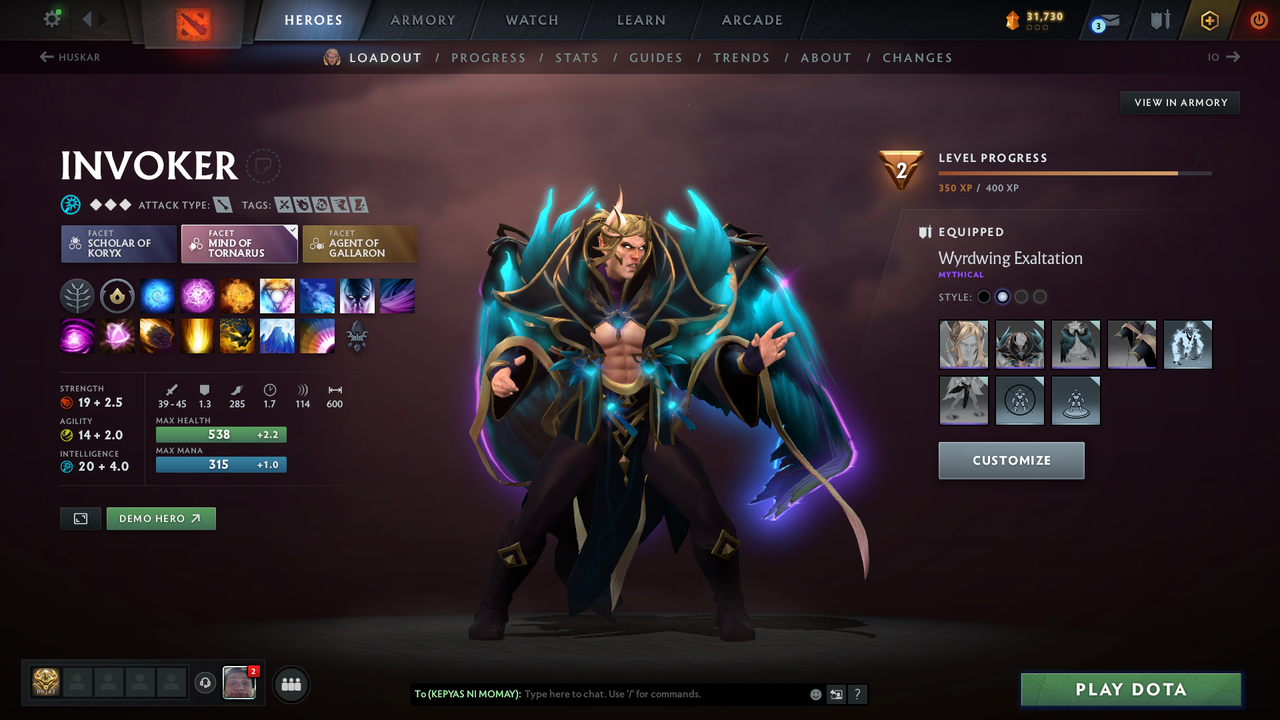
Task: Select the first style radio button
Action: tap(983, 296)
